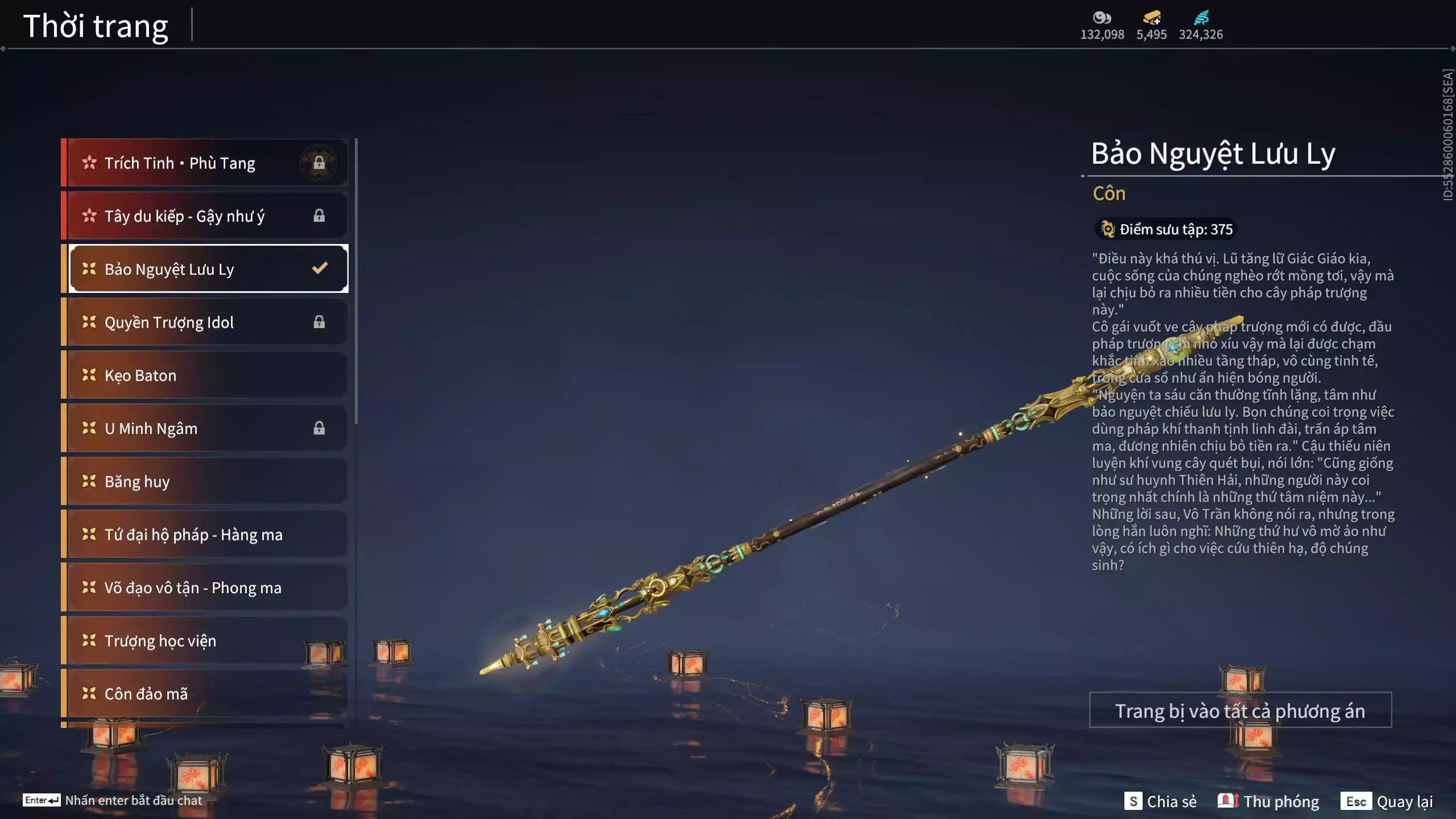
Task: Open the Chia sẻ share option
Action: pos(1160,801)
